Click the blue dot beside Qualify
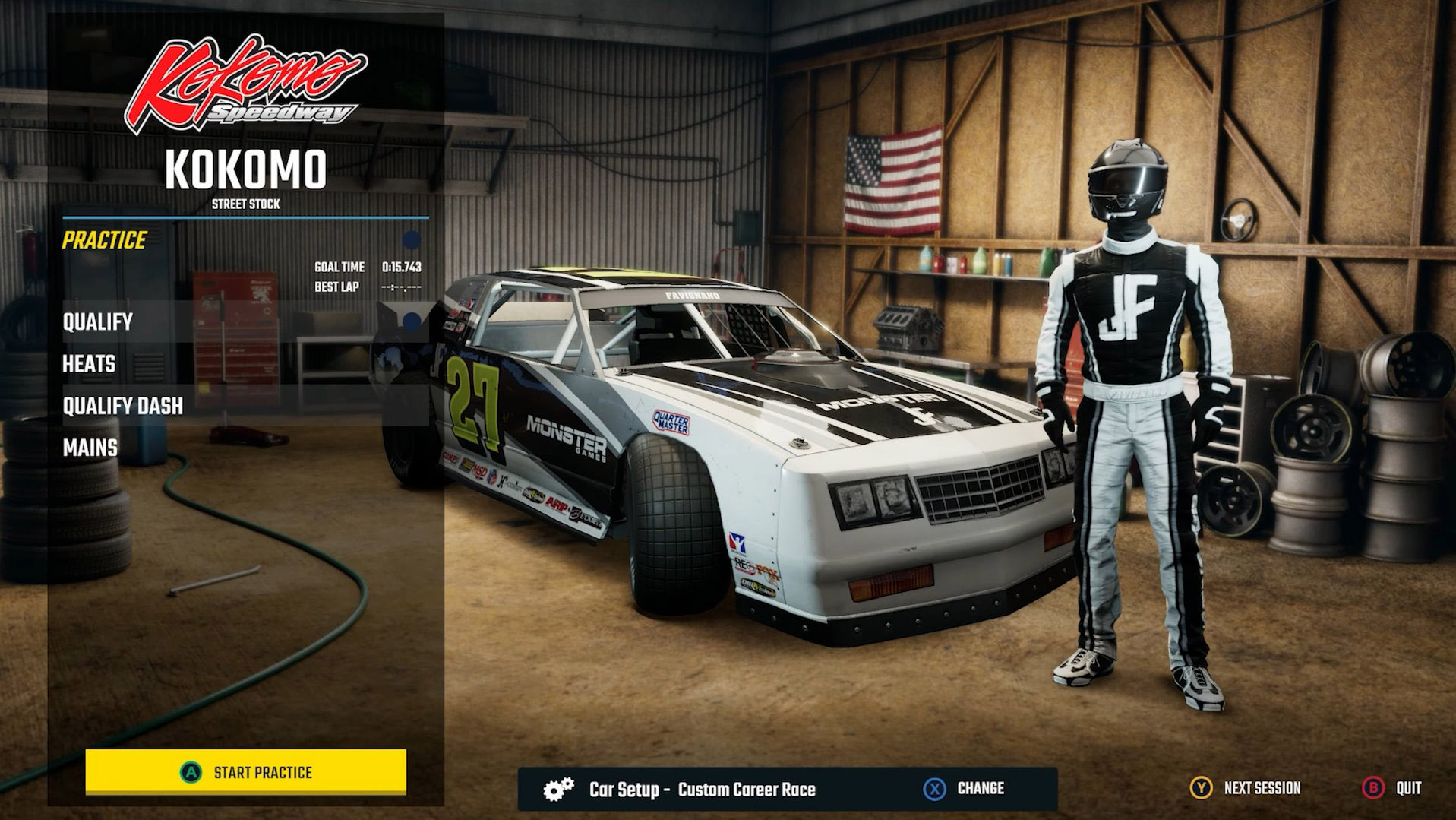This screenshot has width=1456, height=820. tap(411, 320)
